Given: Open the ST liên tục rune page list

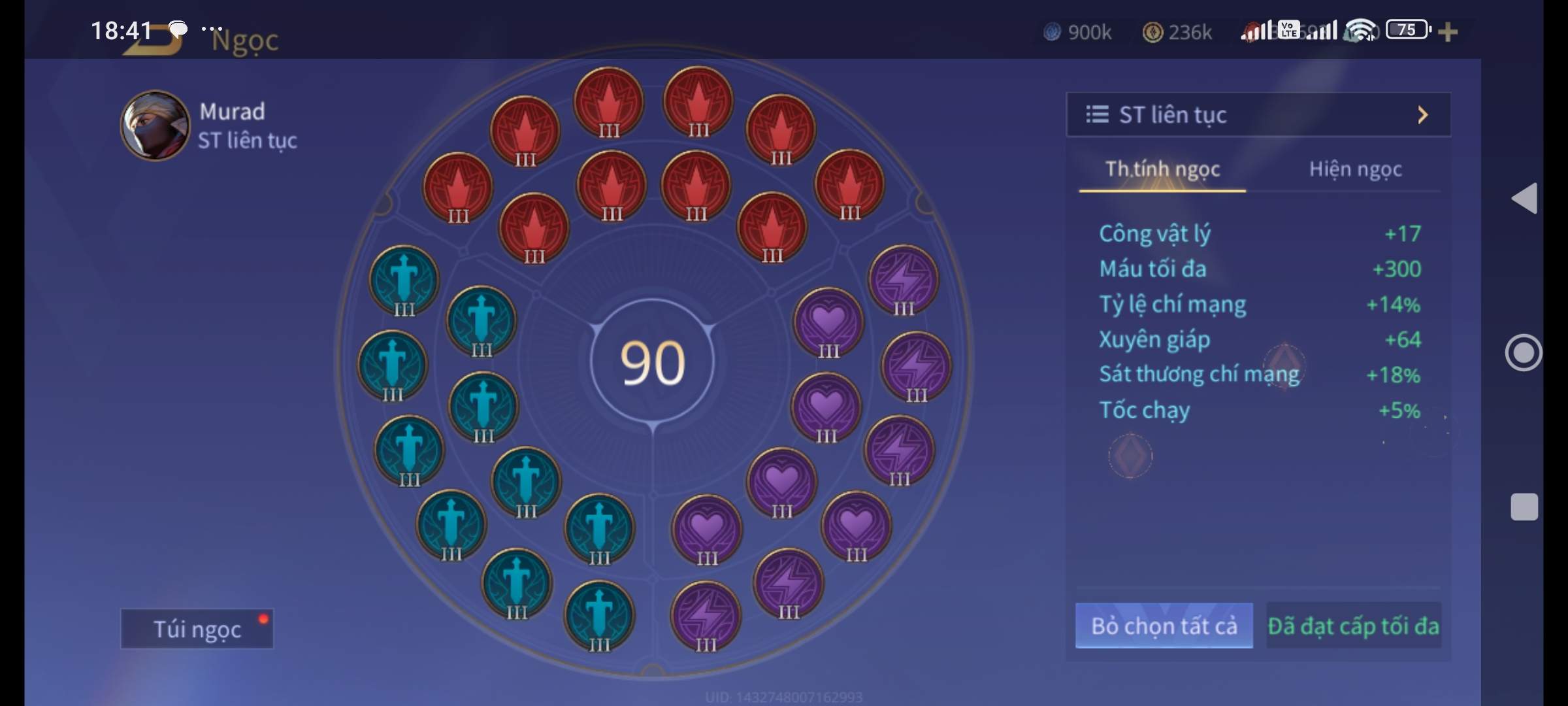Looking at the screenshot, I should coord(1258,115).
